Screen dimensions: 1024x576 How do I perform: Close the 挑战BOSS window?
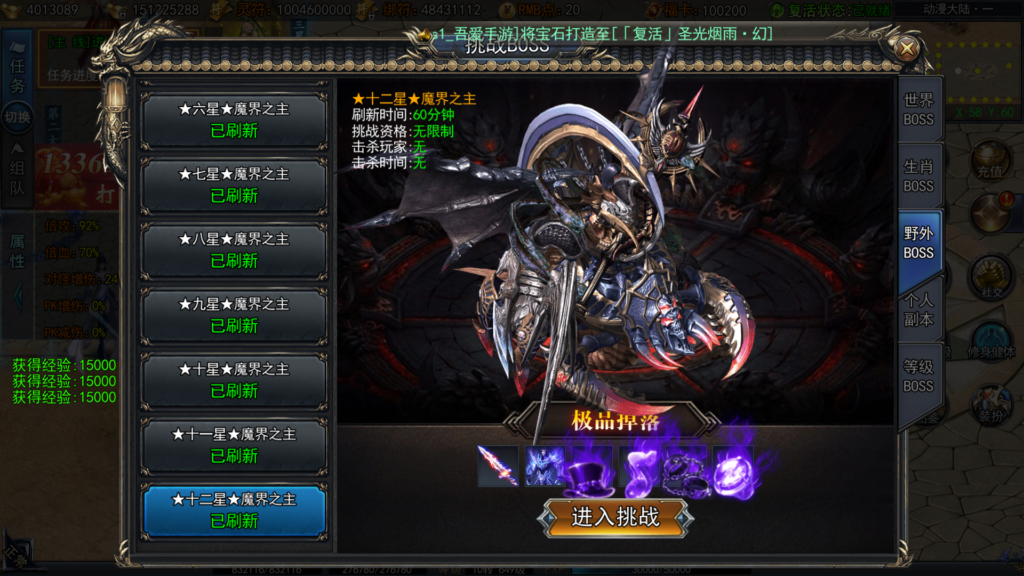tap(906, 48)
